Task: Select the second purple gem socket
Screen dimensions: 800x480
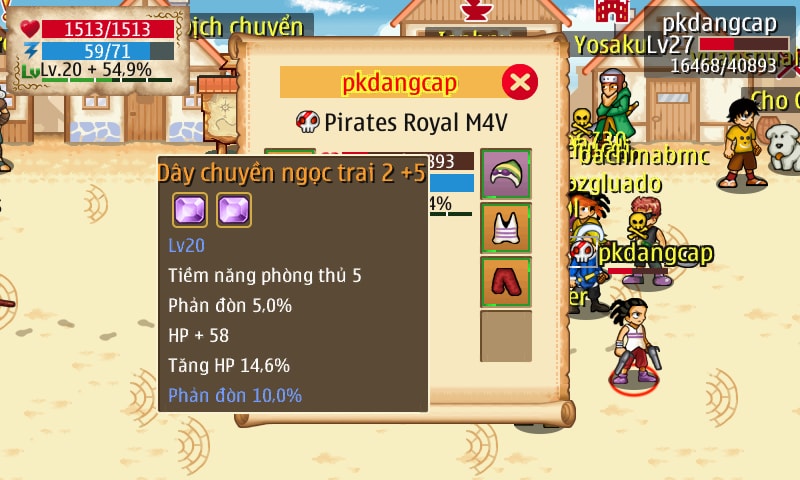Action: 234,210
